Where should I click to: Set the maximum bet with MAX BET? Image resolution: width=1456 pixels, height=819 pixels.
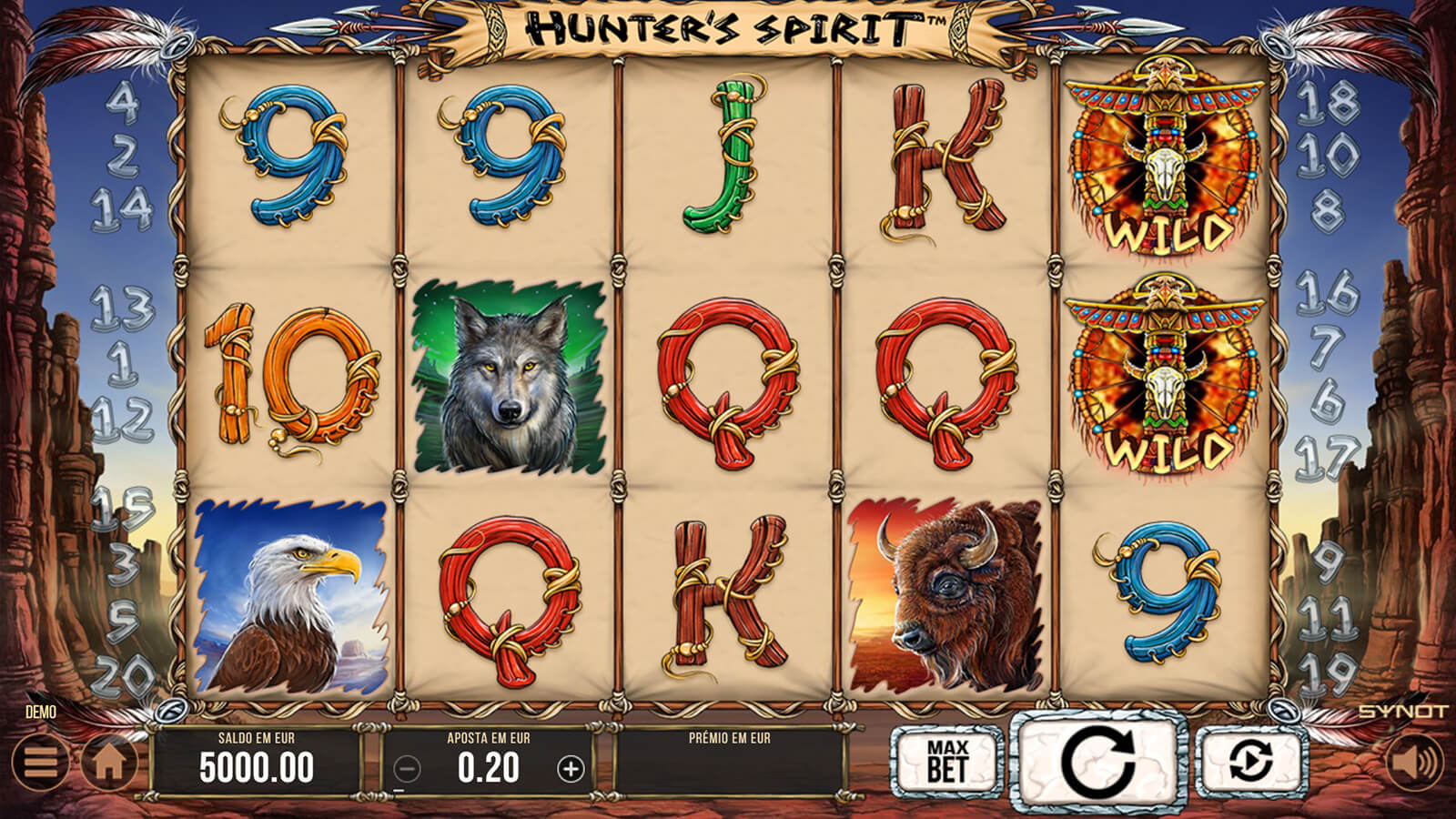[946, 762]
